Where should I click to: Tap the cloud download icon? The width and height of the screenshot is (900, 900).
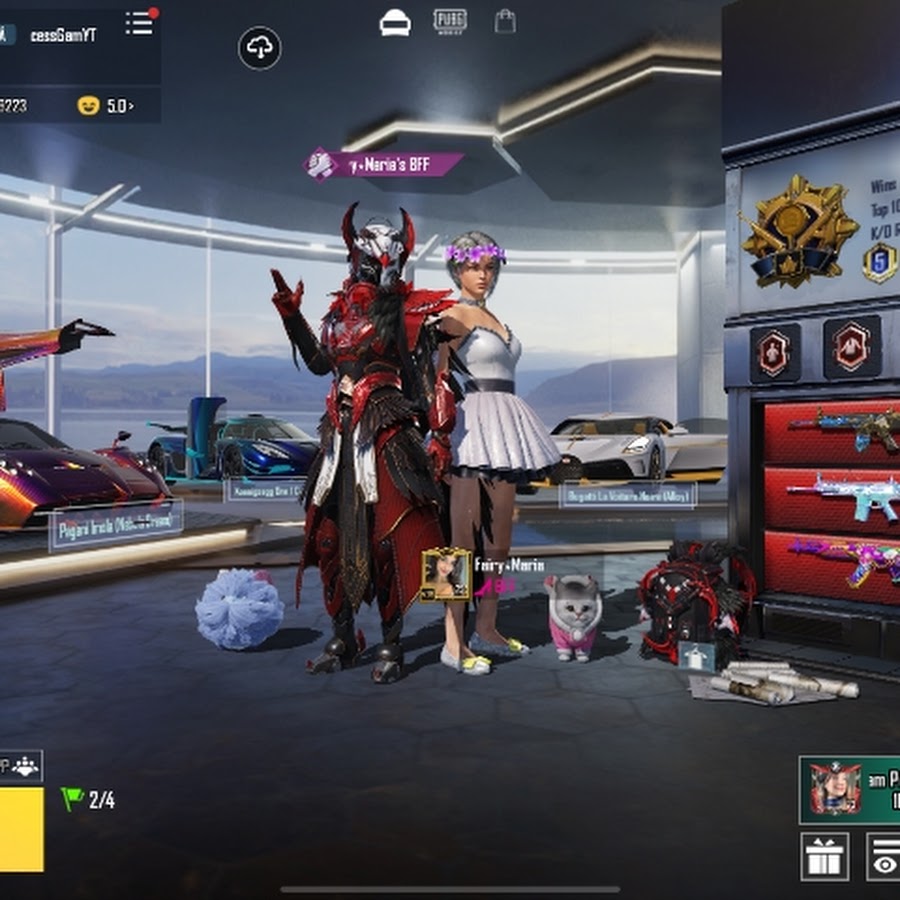[260, 48]
